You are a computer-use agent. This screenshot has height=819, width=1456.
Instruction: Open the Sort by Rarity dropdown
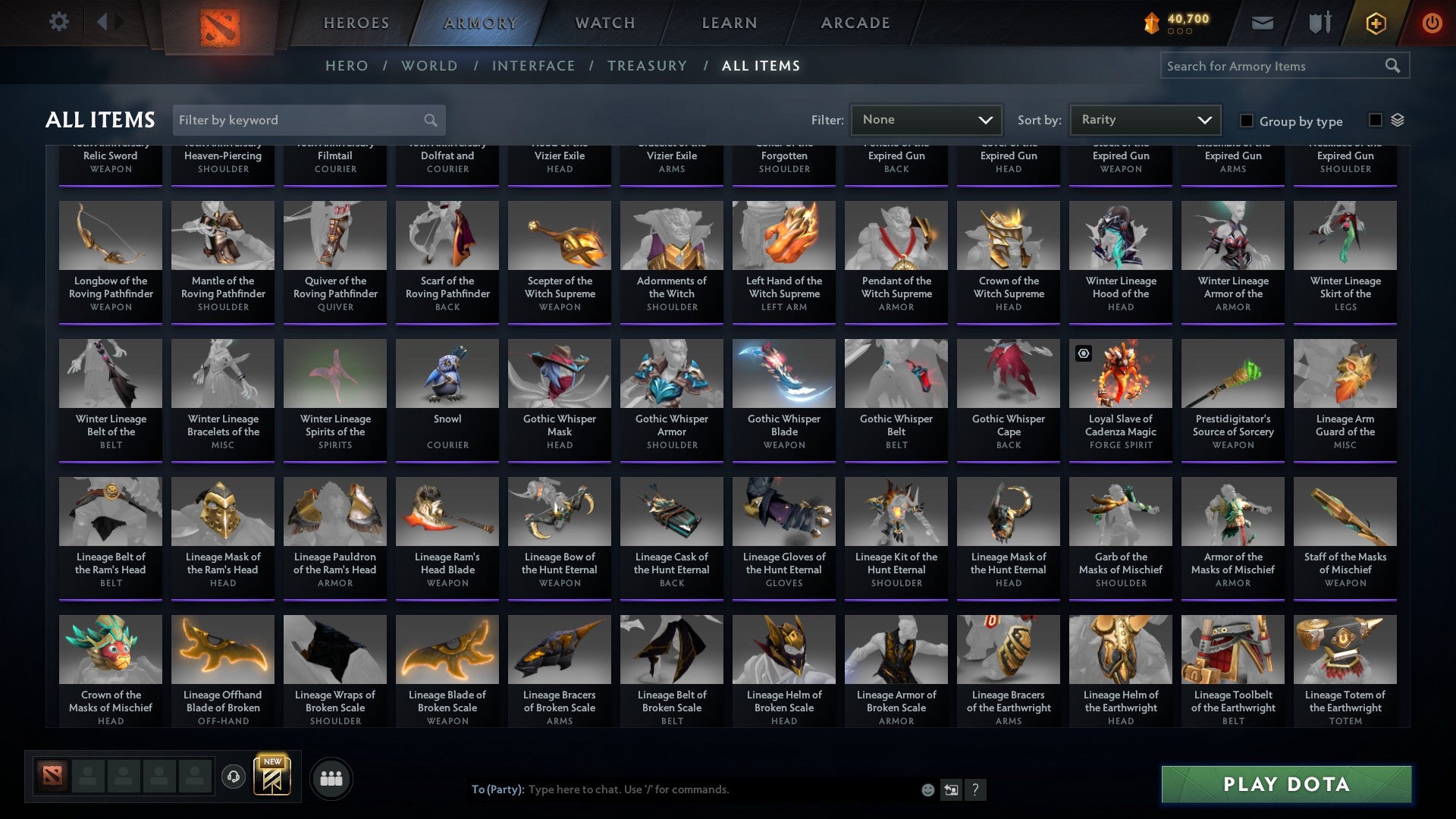[x=1144, y=119]
